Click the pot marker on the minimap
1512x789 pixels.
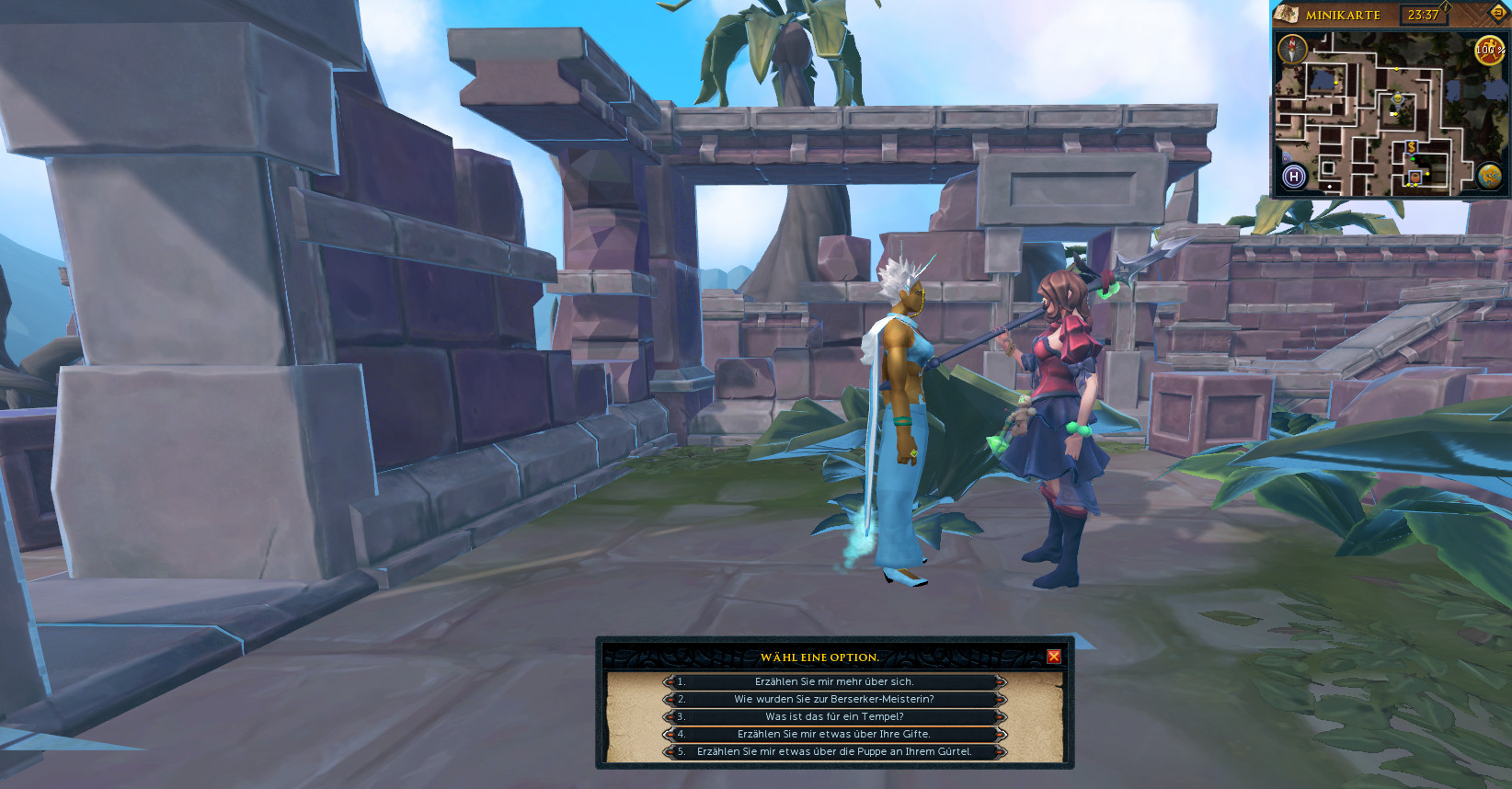point(1415,177)
